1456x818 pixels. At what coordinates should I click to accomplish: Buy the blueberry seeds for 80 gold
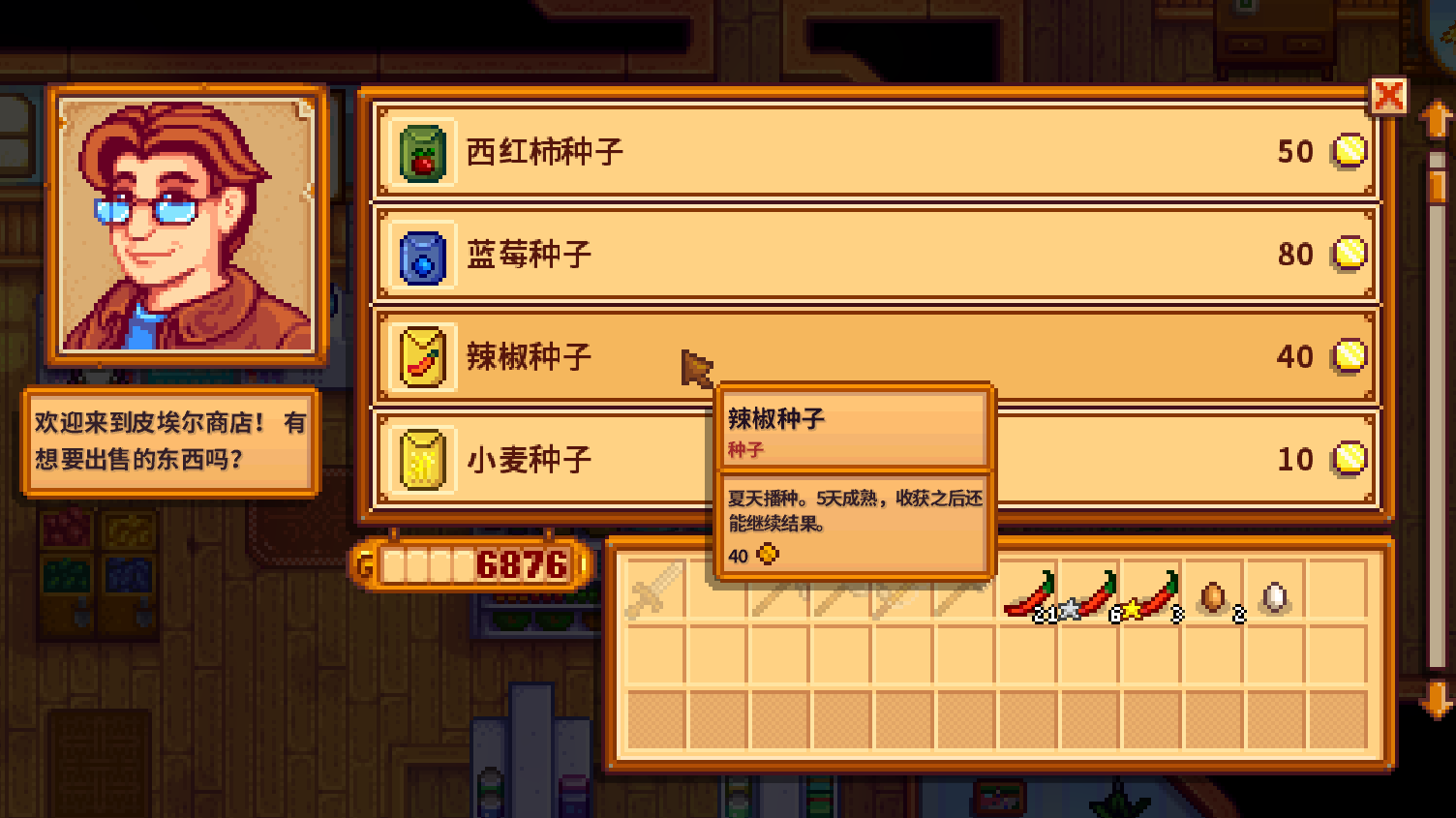click(x=871, y=255)
